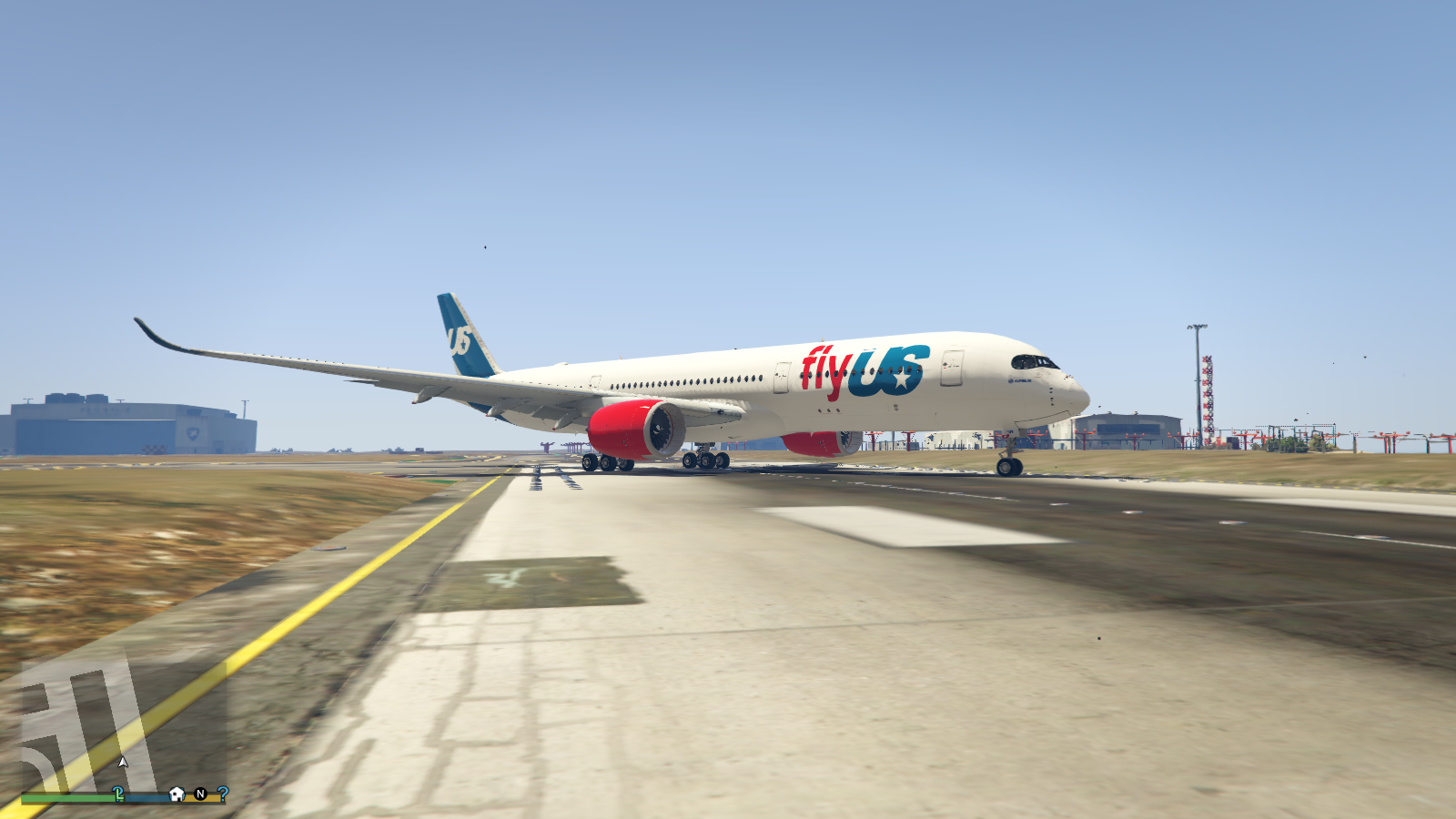The image size is (1456, 819).
Task: Select the tall red lighting mast right of the plane
Action: 1207,391
